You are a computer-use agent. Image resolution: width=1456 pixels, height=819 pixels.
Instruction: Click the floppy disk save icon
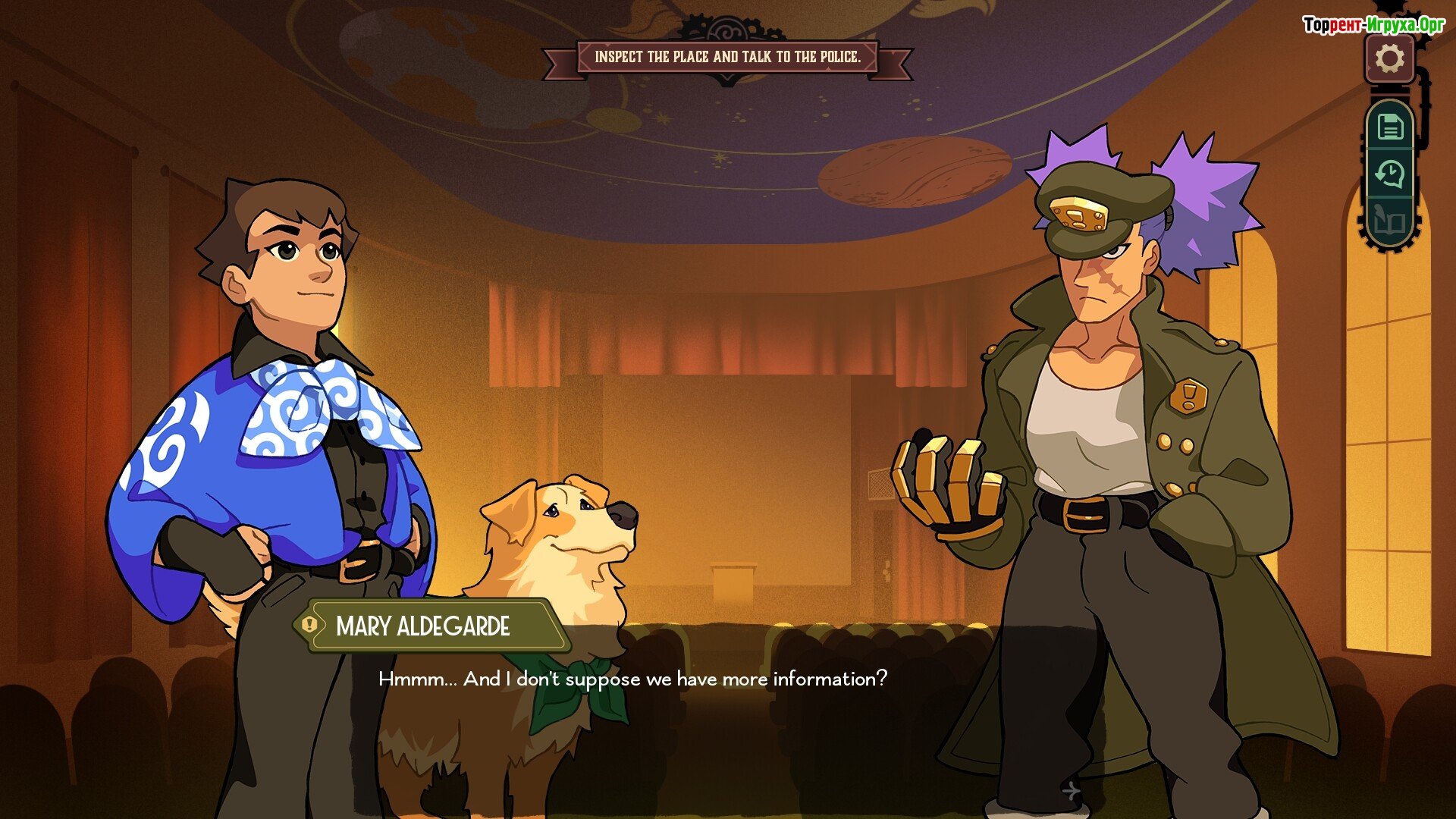pos(1390,126)
